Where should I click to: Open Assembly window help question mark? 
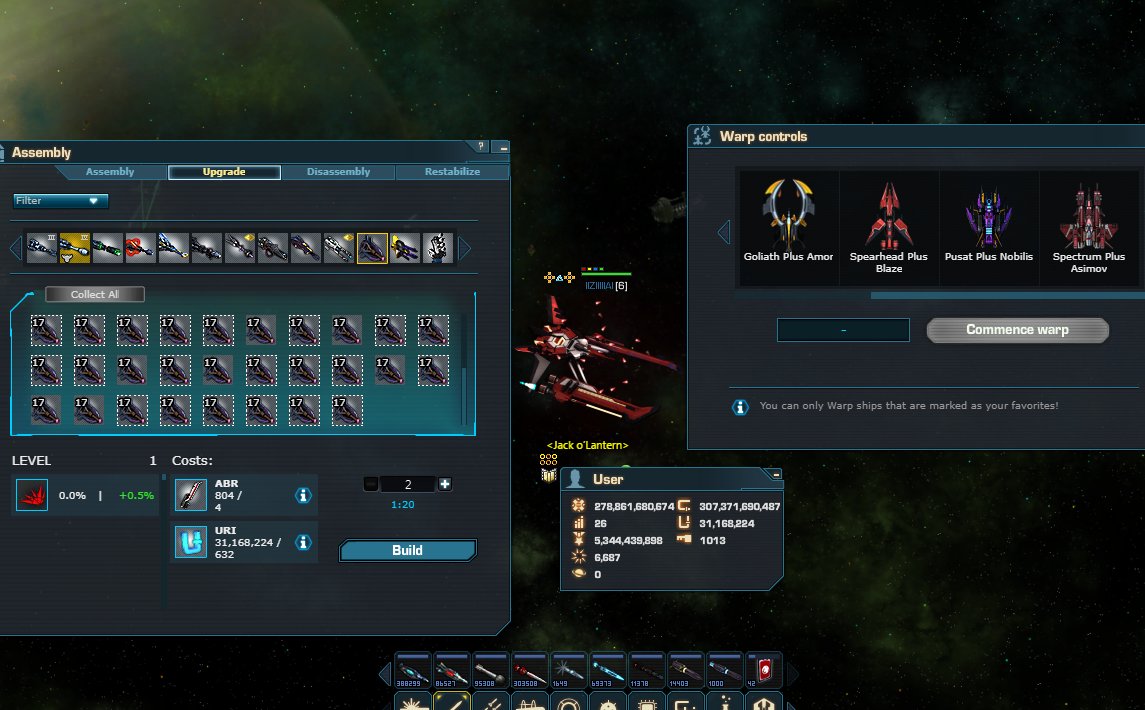pyautogui.click(x=481, y=147)
